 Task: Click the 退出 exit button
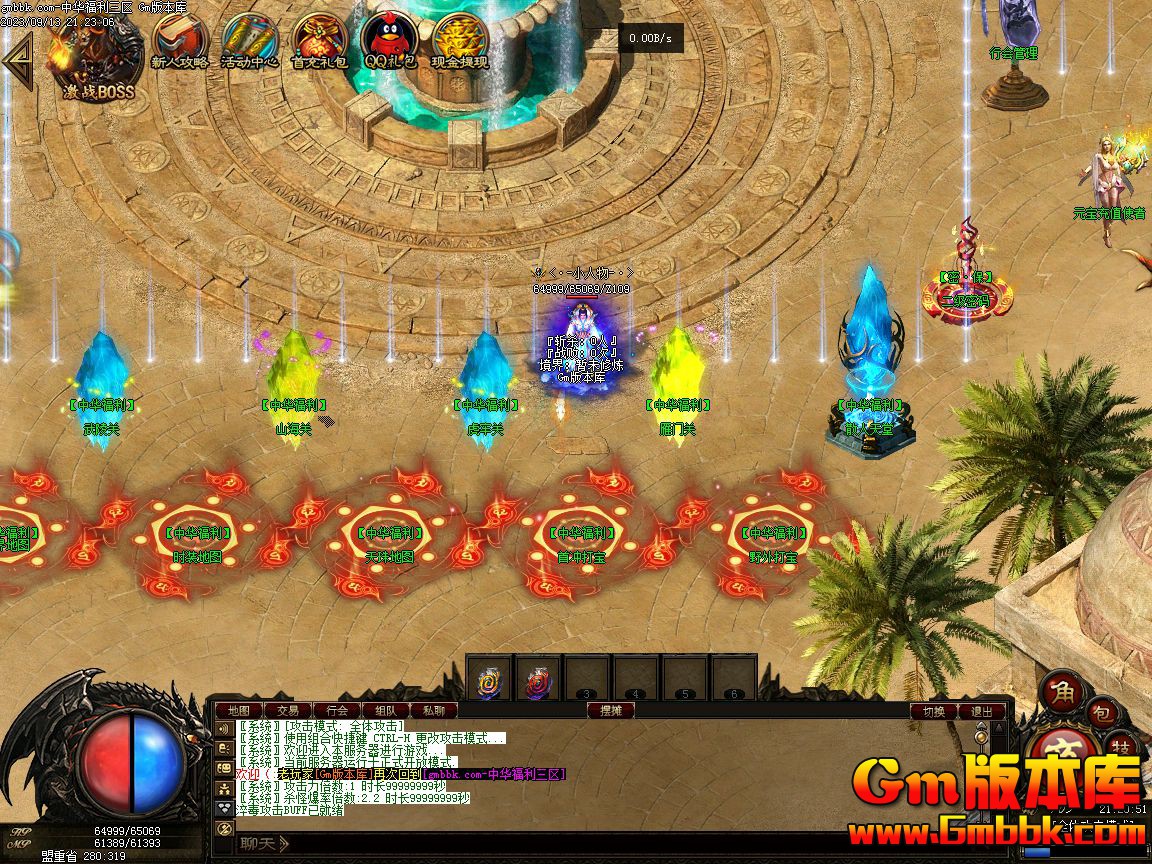click(x=982, y=712)
